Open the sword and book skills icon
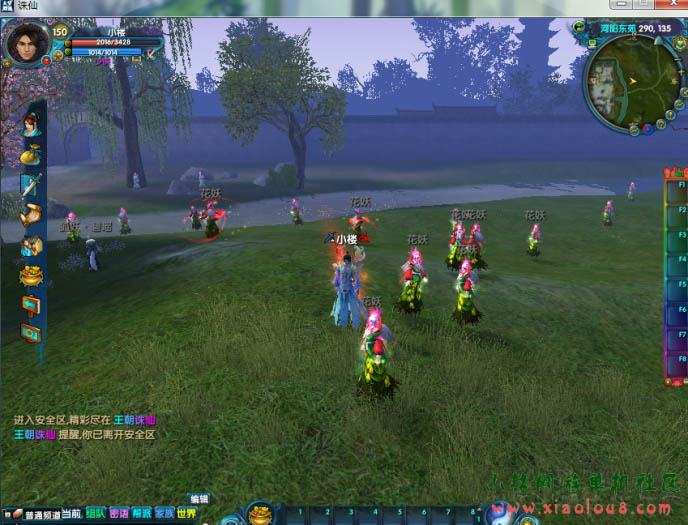The width and height of the screenshot is (688, 525). pyautogui.click(x=31, y=184)
